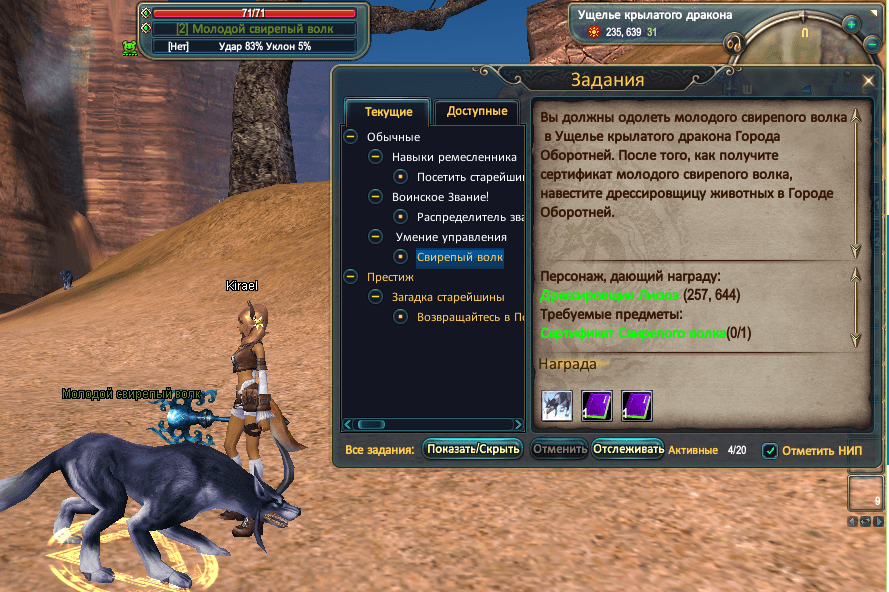Collapse the Престиж quest category
Screen dimensions: 889x592
coord(350,276)
